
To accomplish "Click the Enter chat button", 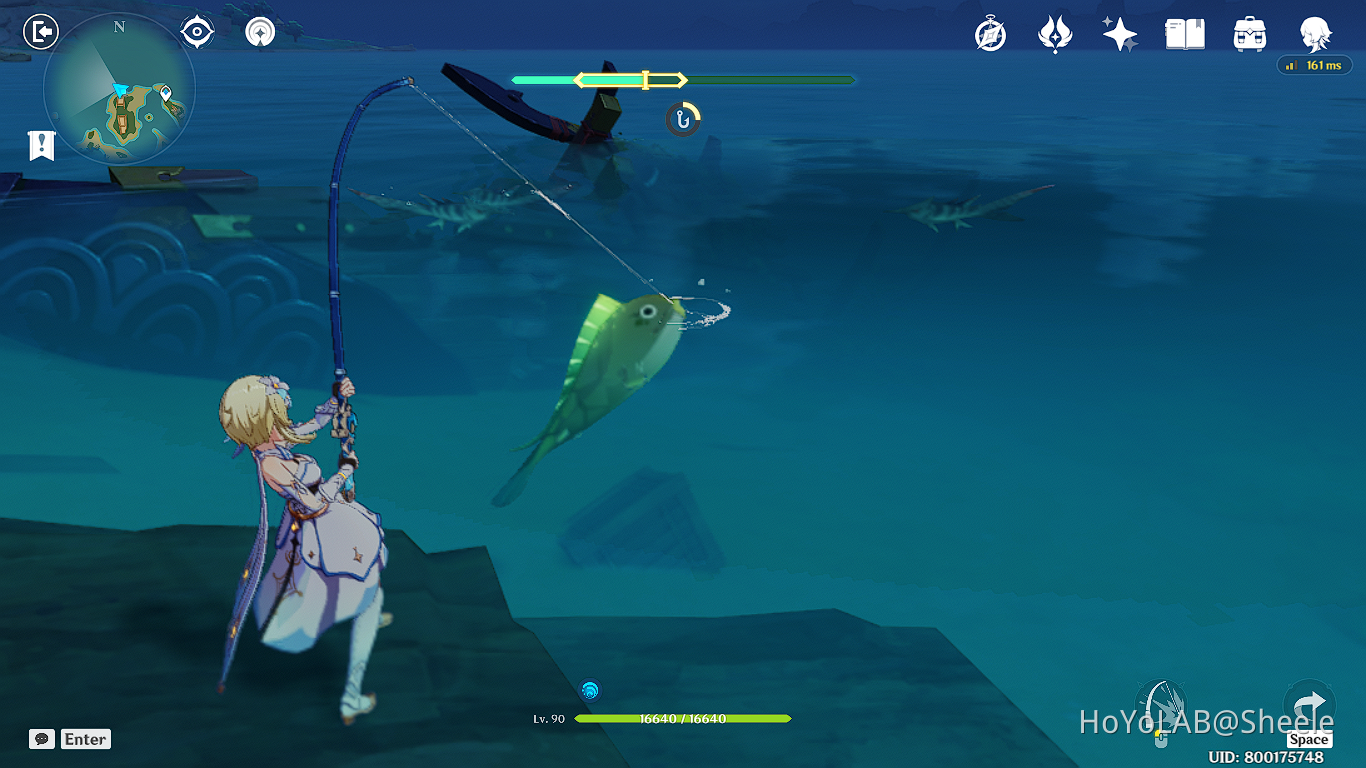I will coord(85,739).
